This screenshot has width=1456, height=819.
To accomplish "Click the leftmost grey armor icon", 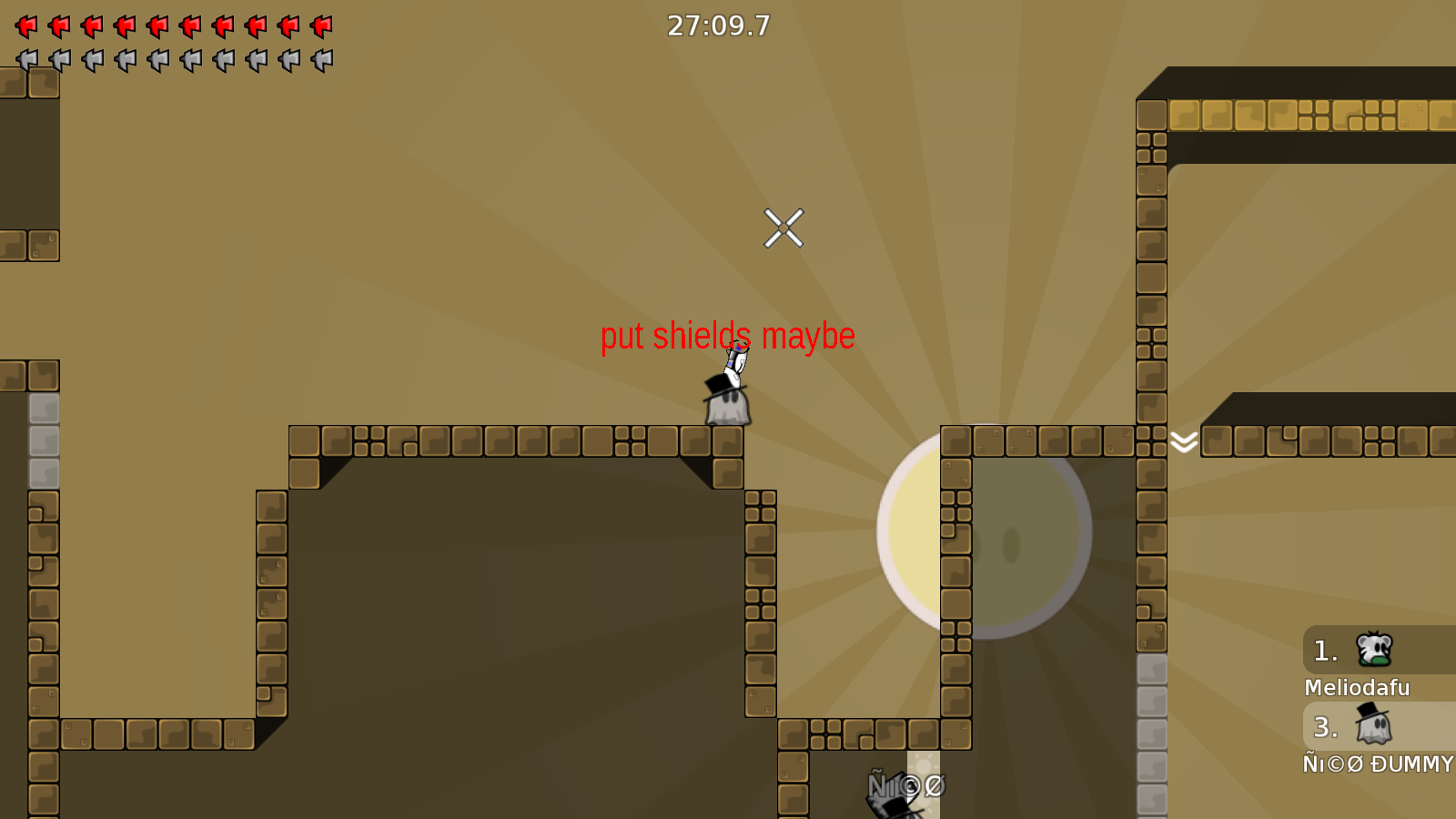I will 25,60.
